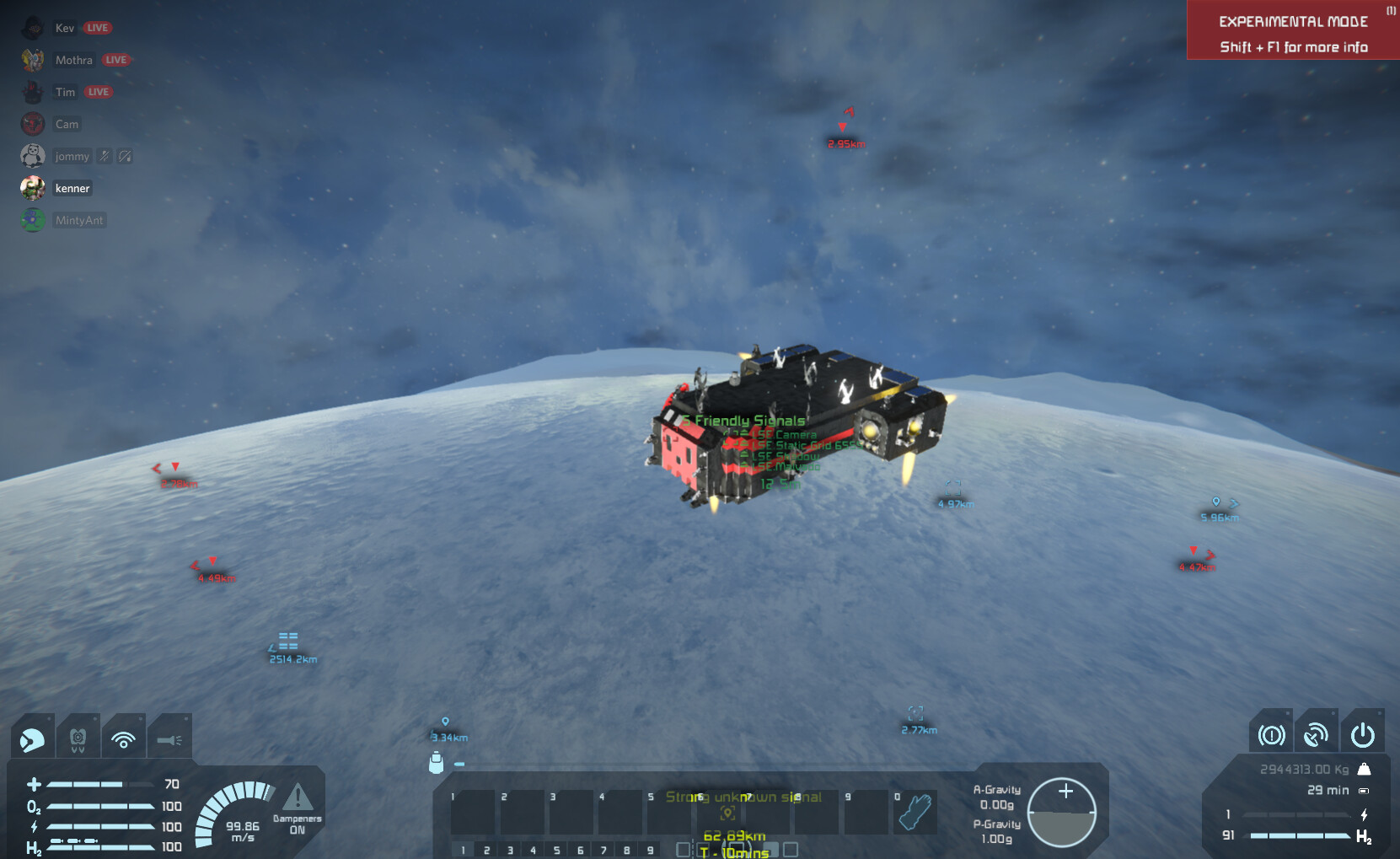Screen dimensions: 1400x859
Task: Toggle the parking brake icon
Action: [1271, 735]
